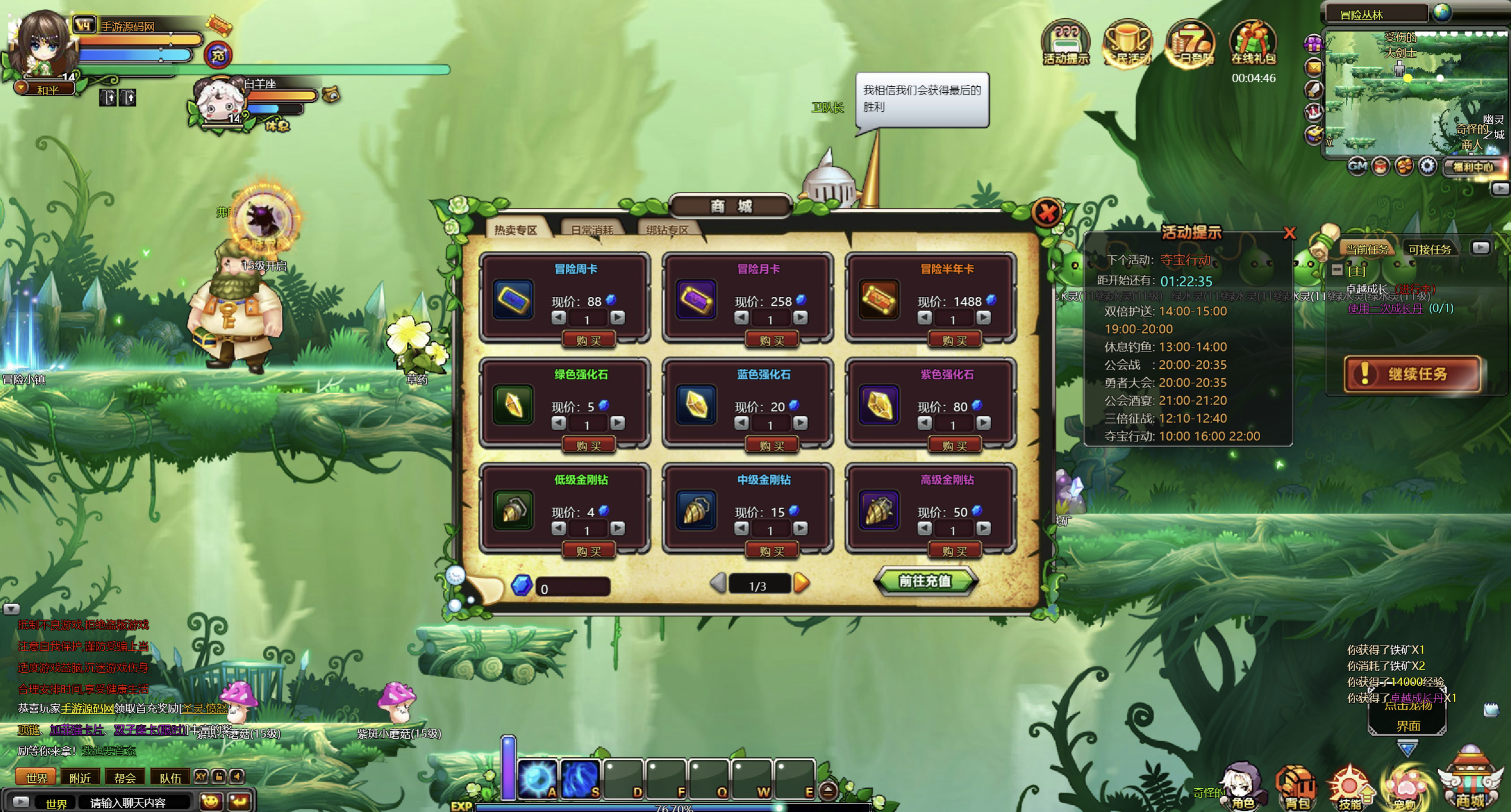Open the 福利中心 welfare center

1473,167
